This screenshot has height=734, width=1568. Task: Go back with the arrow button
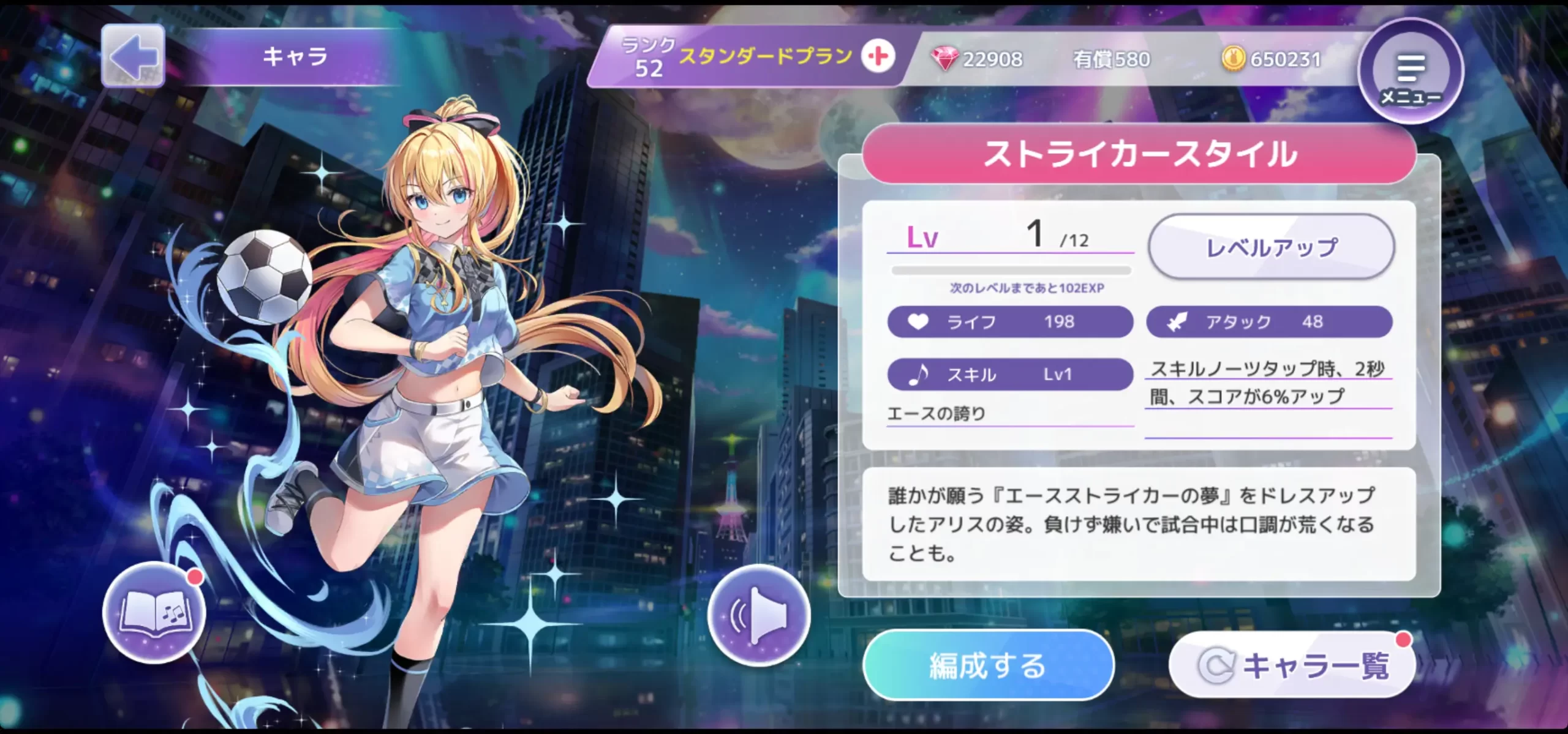(133, 56)
